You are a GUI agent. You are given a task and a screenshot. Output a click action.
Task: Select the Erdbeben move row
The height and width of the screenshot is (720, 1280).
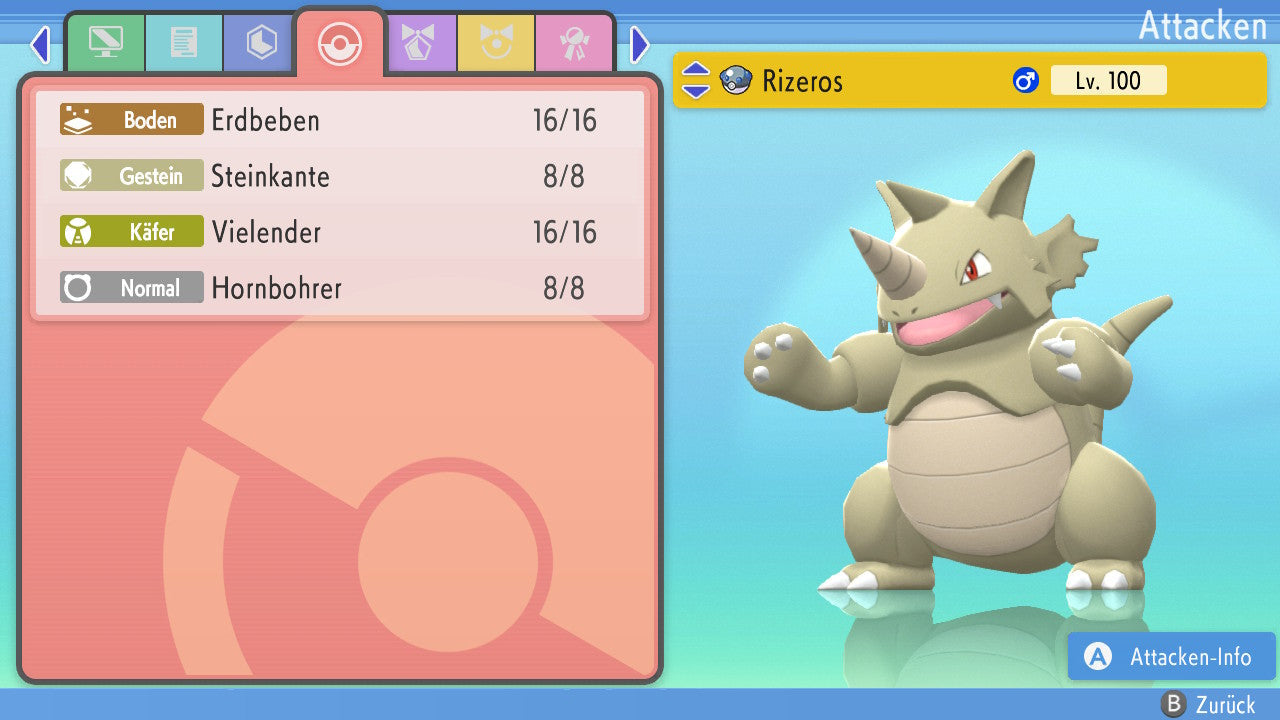(x=340, y=121)
